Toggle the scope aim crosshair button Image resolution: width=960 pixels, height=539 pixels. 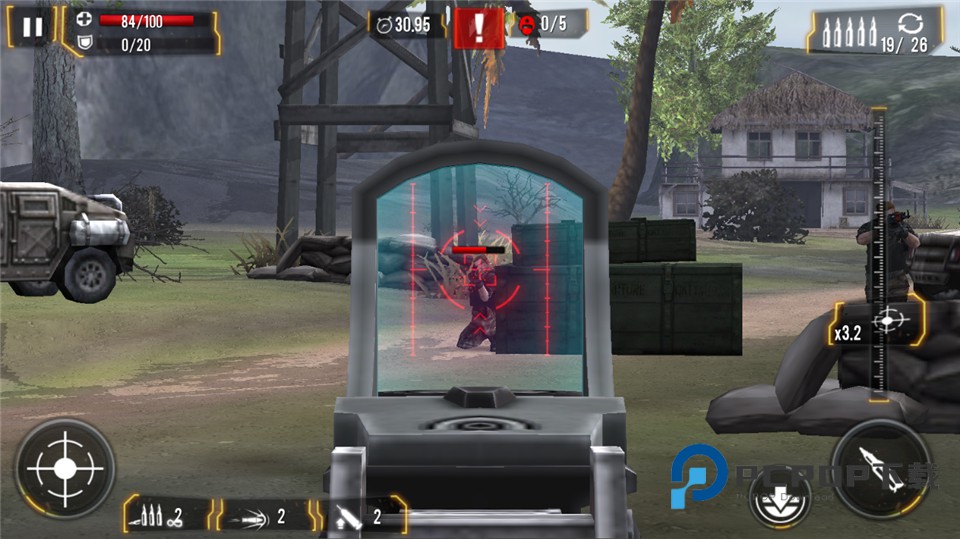click(65, 467)
